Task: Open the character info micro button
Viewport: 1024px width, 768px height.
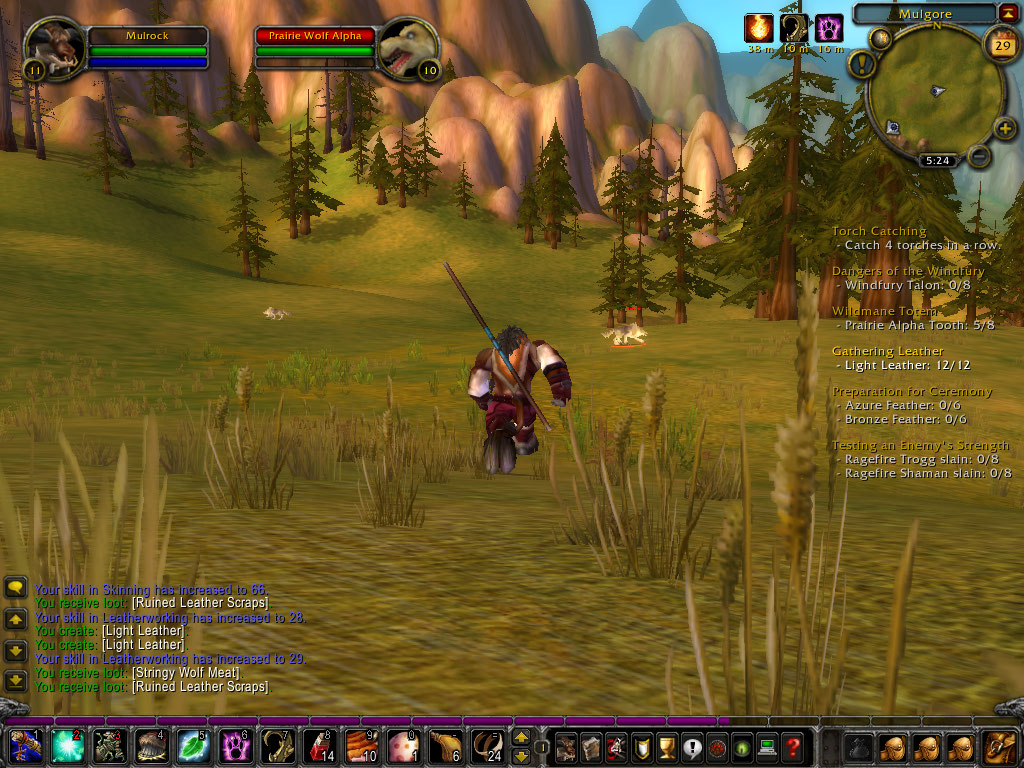Action: point(566,746)
